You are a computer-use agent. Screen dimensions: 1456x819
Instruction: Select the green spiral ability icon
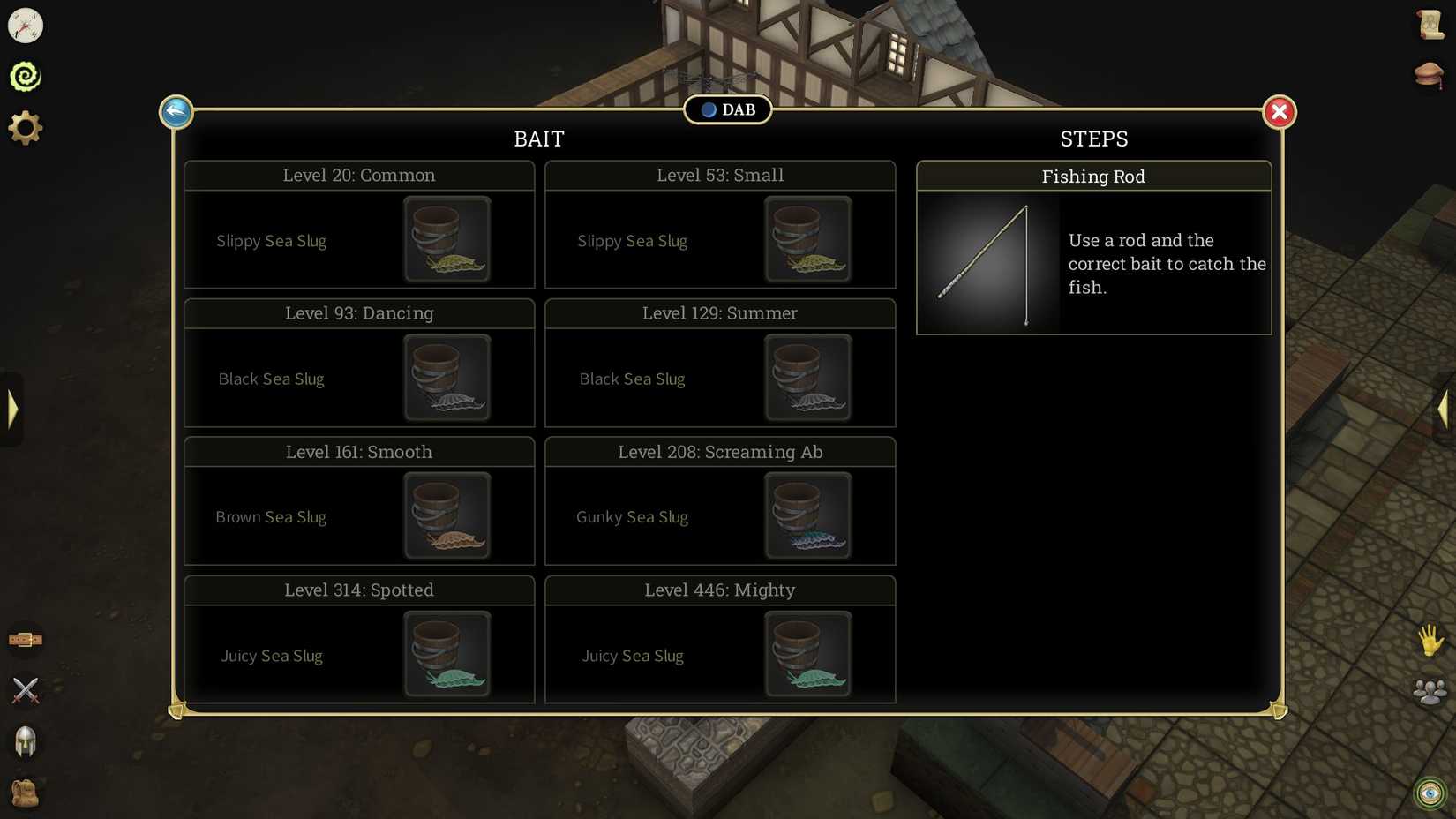pyautogui.click(x=26, y=76)
